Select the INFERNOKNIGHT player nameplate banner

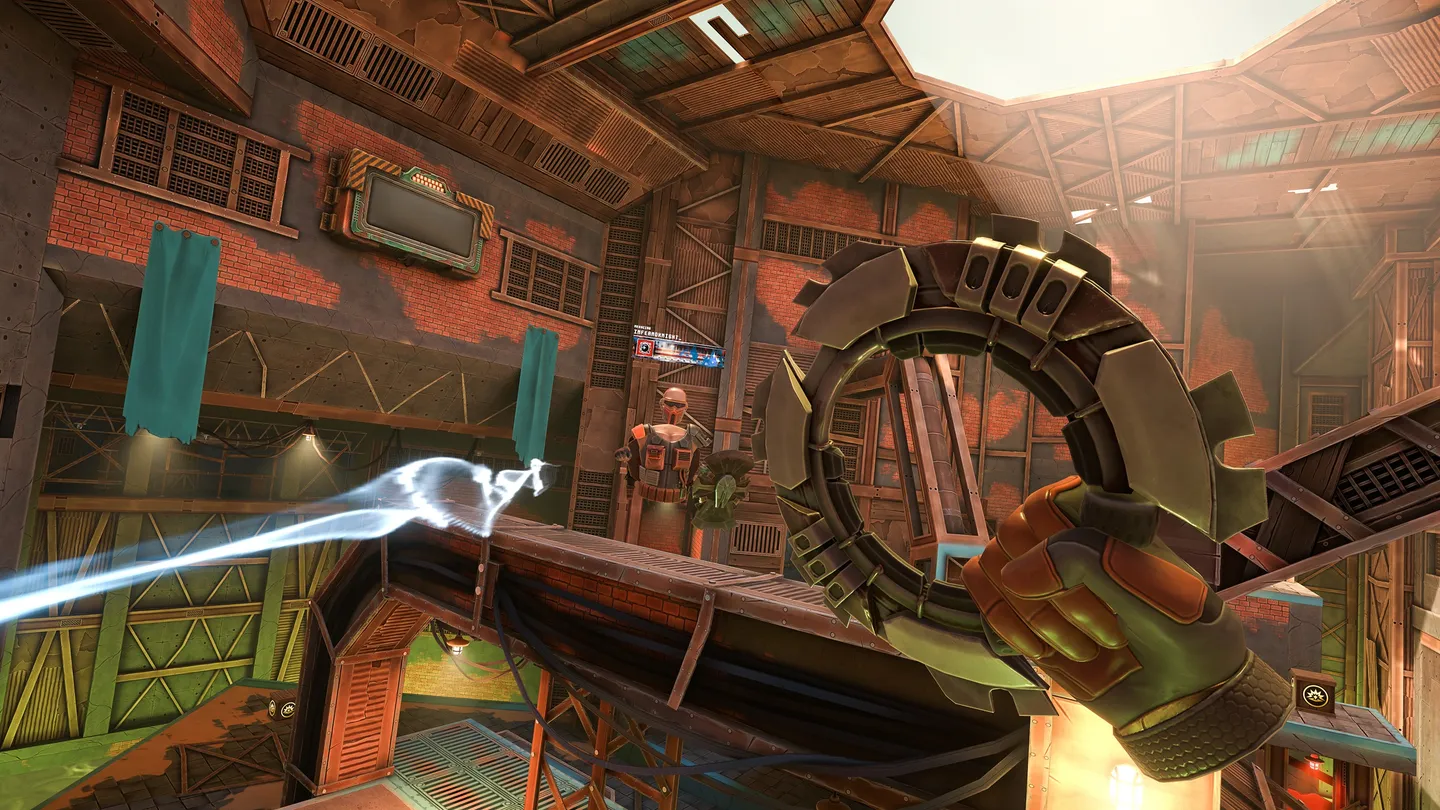(679, 351)
